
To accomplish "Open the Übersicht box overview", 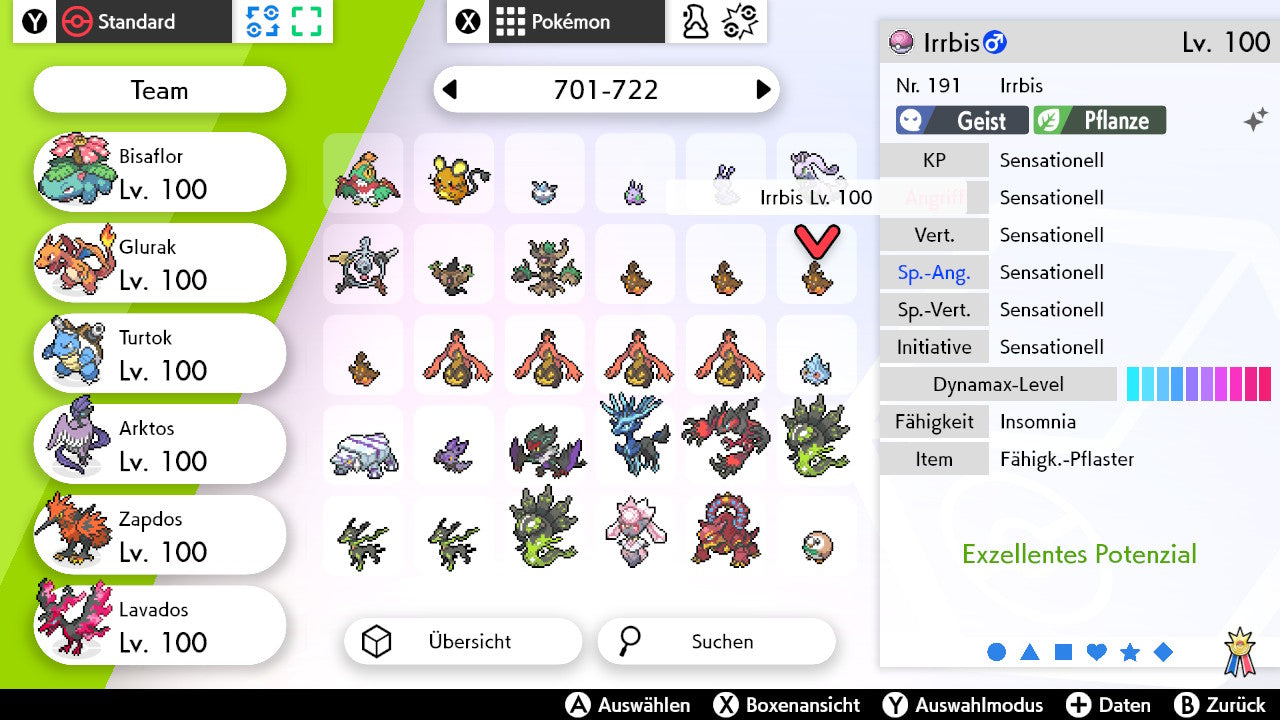I will [462, 642].
